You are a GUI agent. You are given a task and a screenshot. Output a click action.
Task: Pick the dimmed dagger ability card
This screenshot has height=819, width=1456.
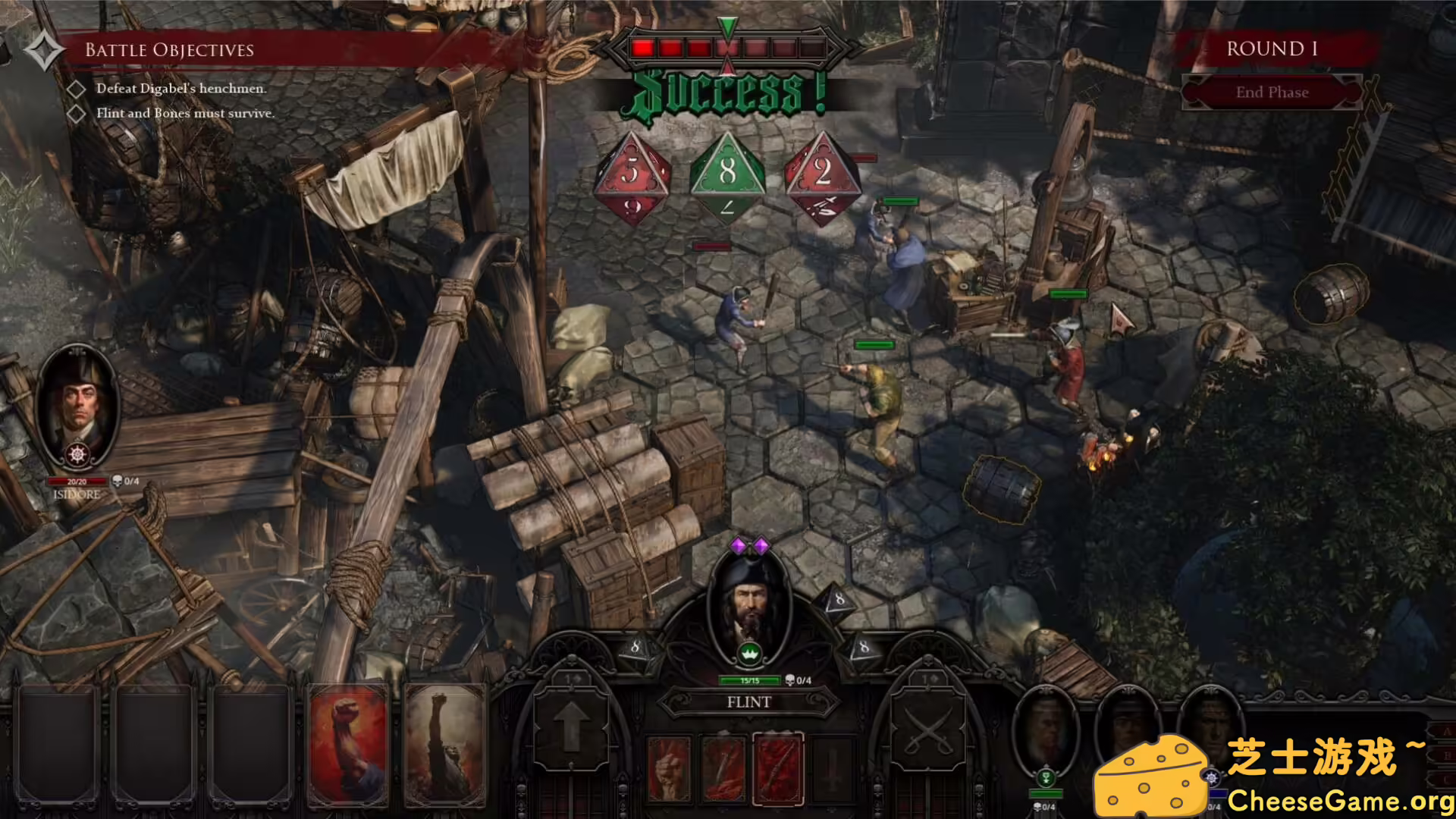pos(832,768)
